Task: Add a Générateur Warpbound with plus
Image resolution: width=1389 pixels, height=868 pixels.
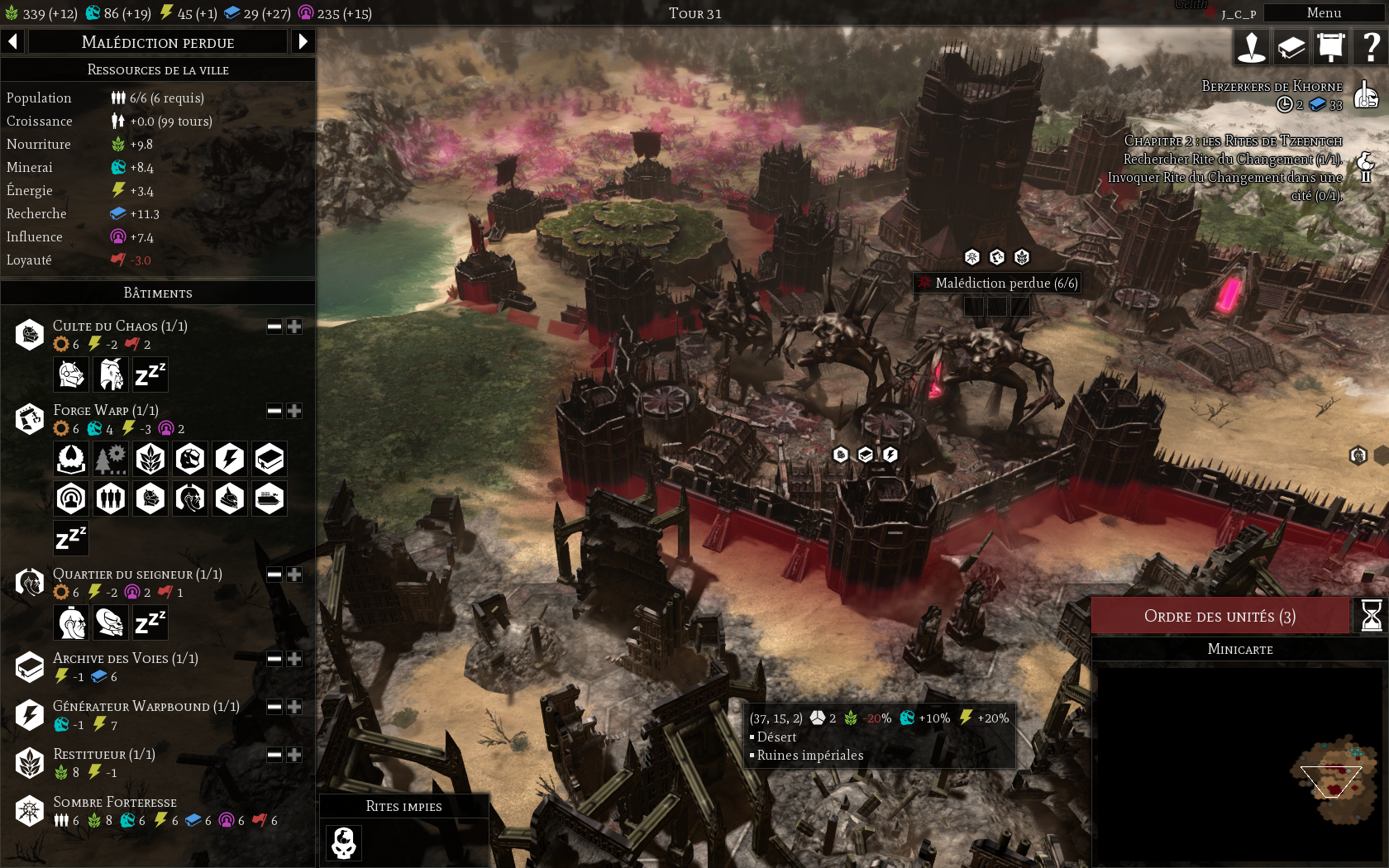Action: click(x=294, y=707)
